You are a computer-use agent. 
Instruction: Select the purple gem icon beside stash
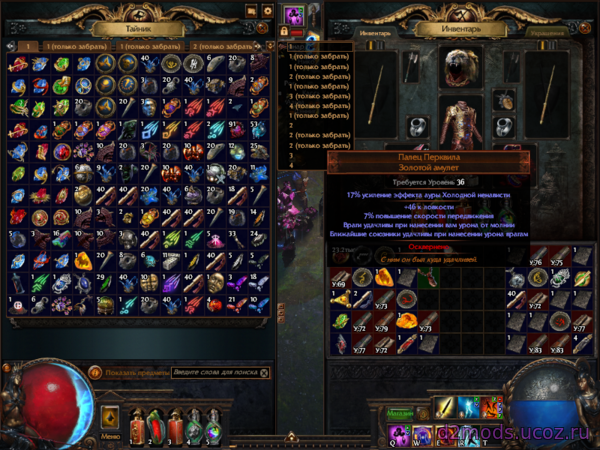[294, 16]
